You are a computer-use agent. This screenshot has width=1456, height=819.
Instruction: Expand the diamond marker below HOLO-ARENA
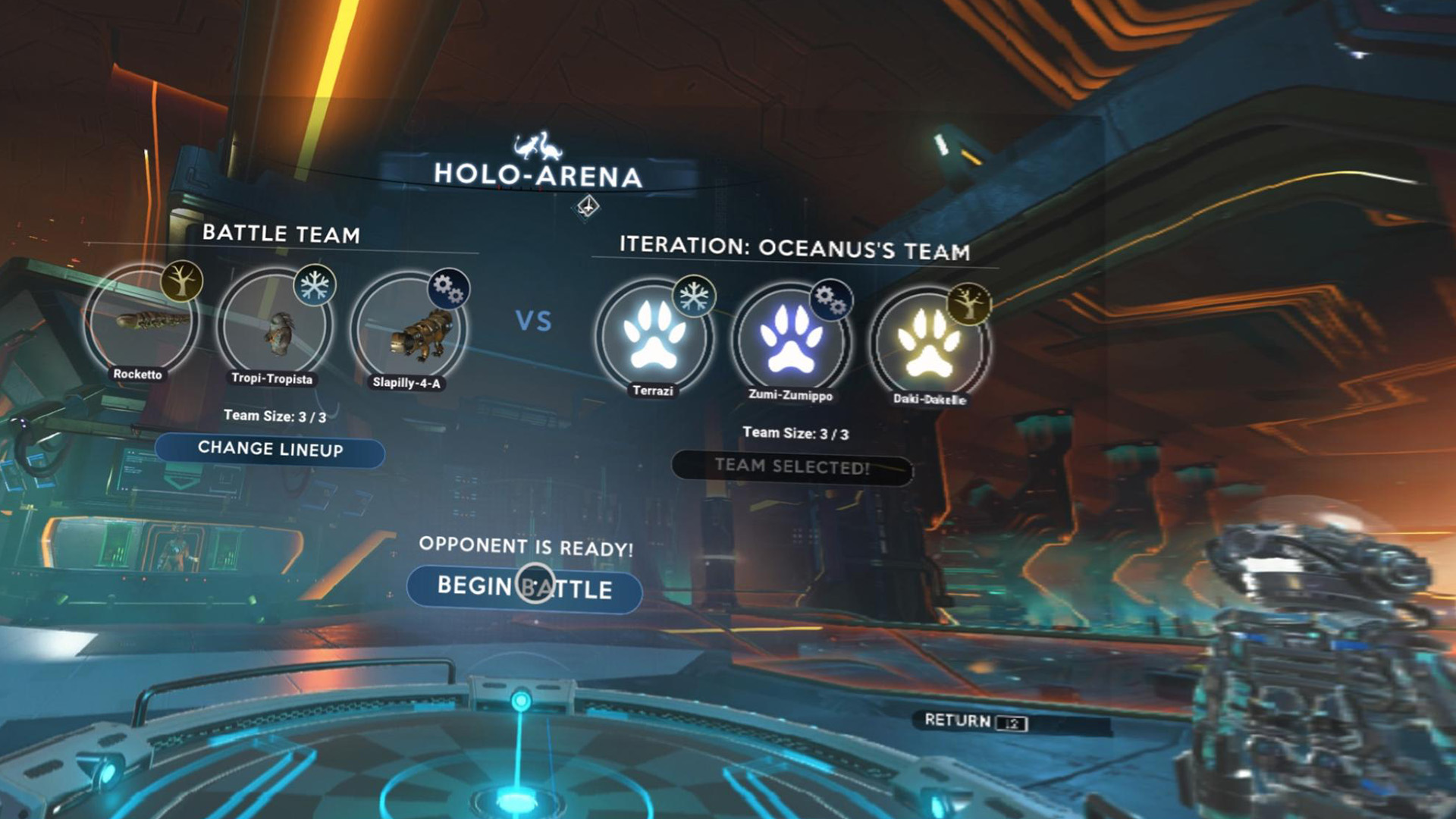pyautogui.click(x=585, y=207)
